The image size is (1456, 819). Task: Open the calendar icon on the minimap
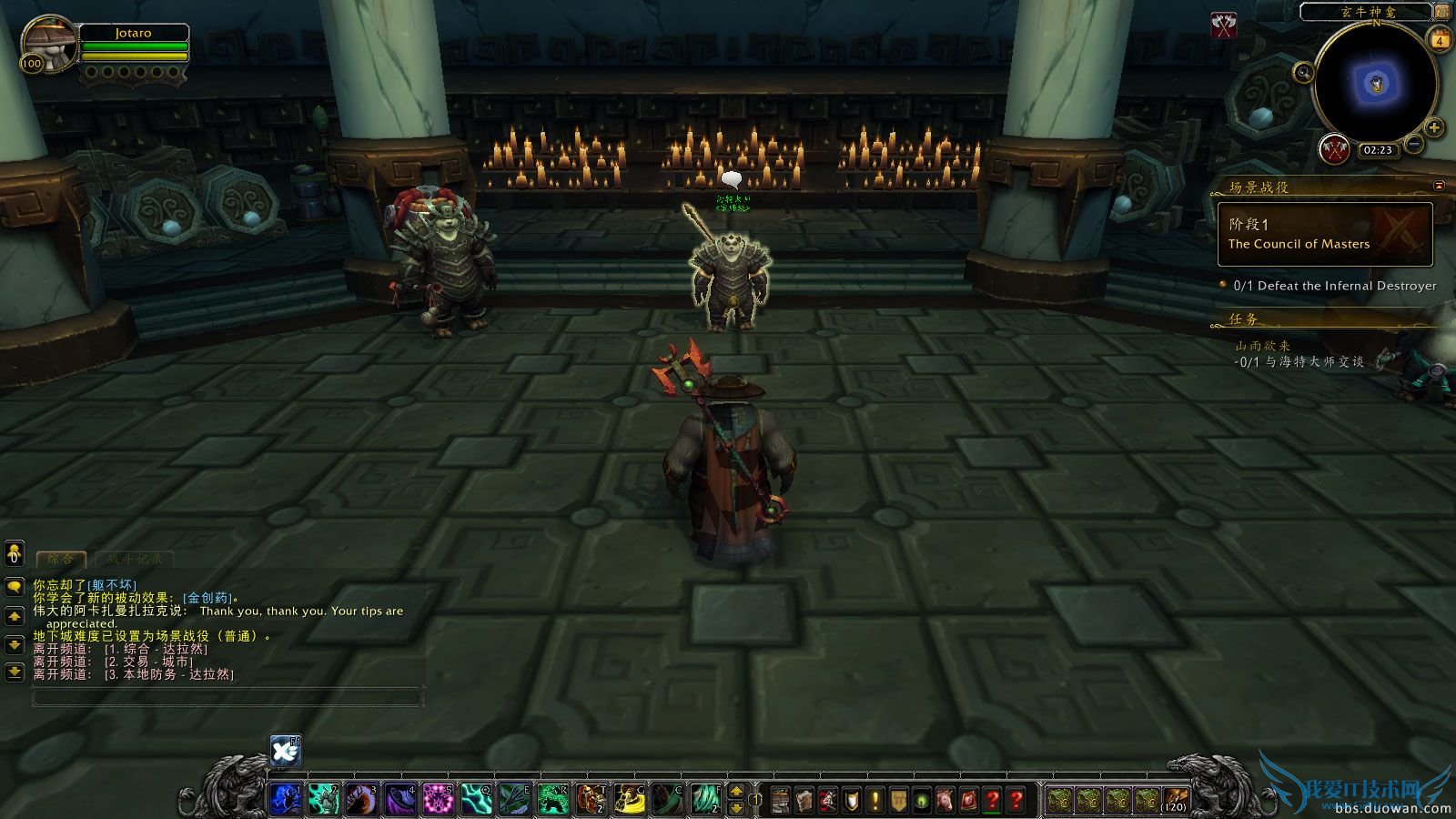(1439, 40)
